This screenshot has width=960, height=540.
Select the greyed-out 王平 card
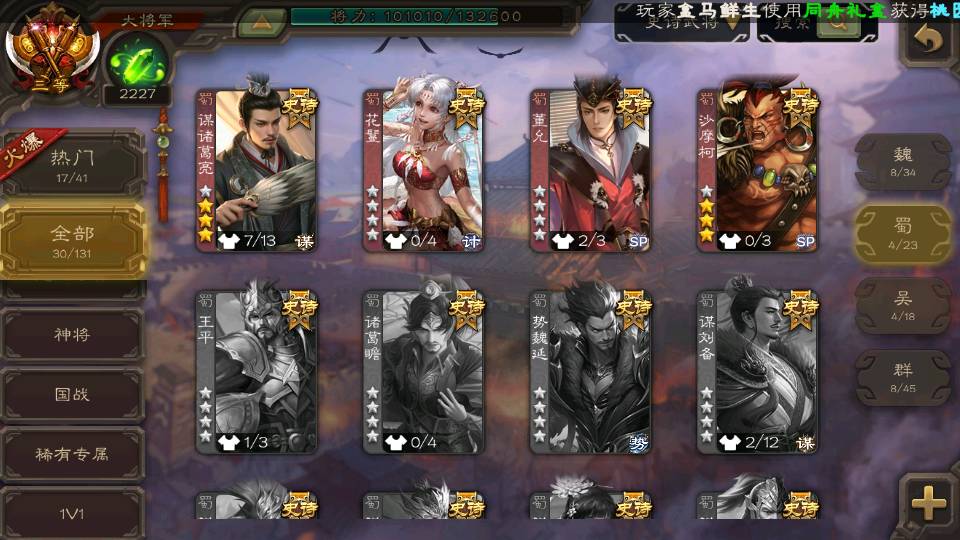click(x=257, y=372)
